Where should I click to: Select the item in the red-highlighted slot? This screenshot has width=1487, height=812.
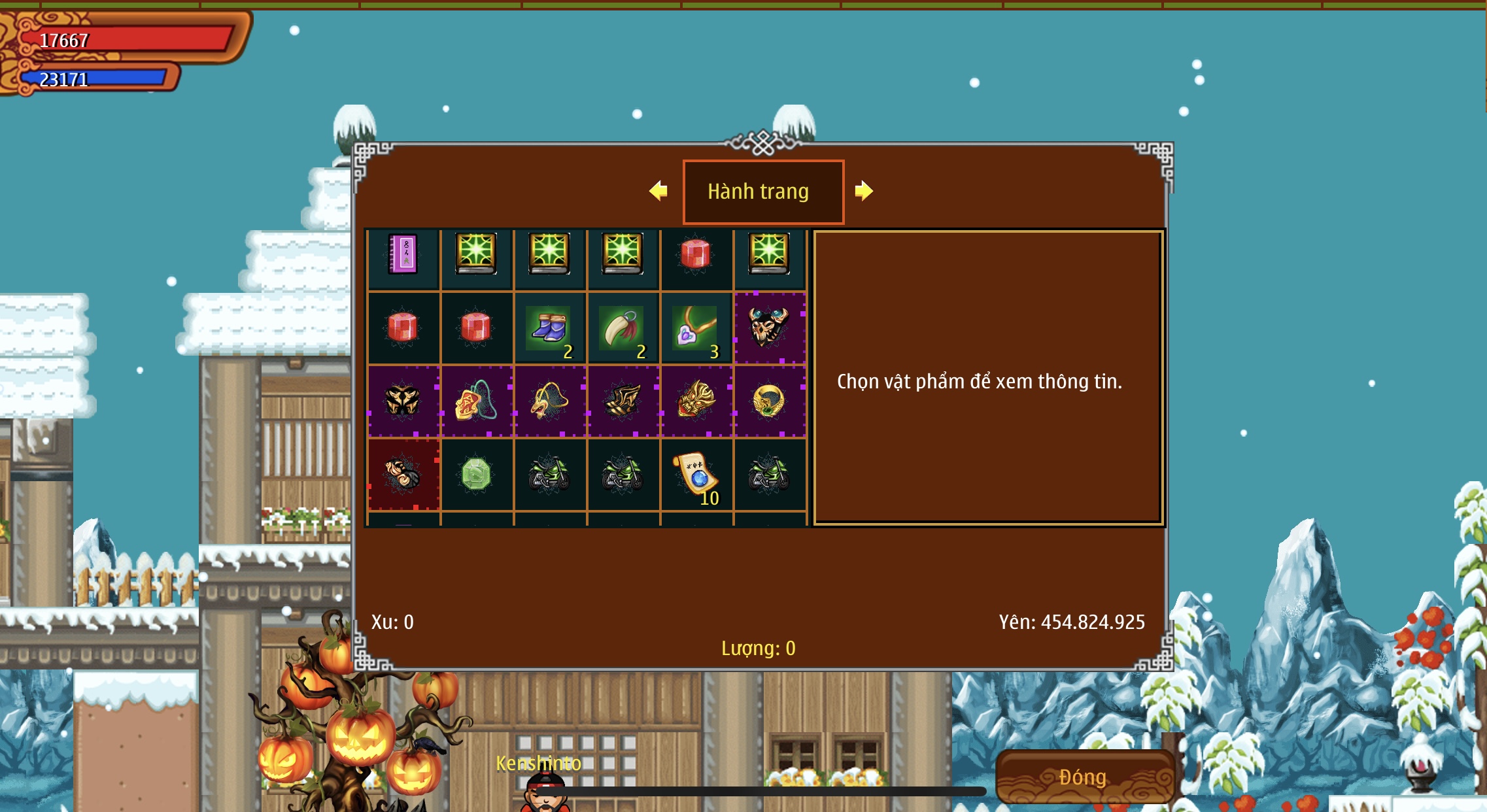[x=403, y=474]
